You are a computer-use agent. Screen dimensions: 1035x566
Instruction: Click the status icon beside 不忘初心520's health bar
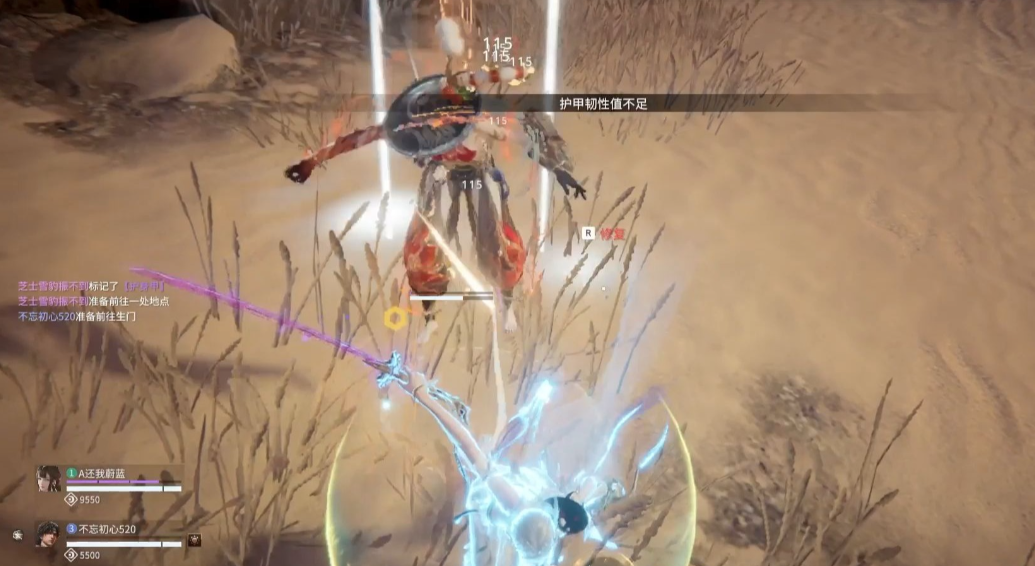195,540
